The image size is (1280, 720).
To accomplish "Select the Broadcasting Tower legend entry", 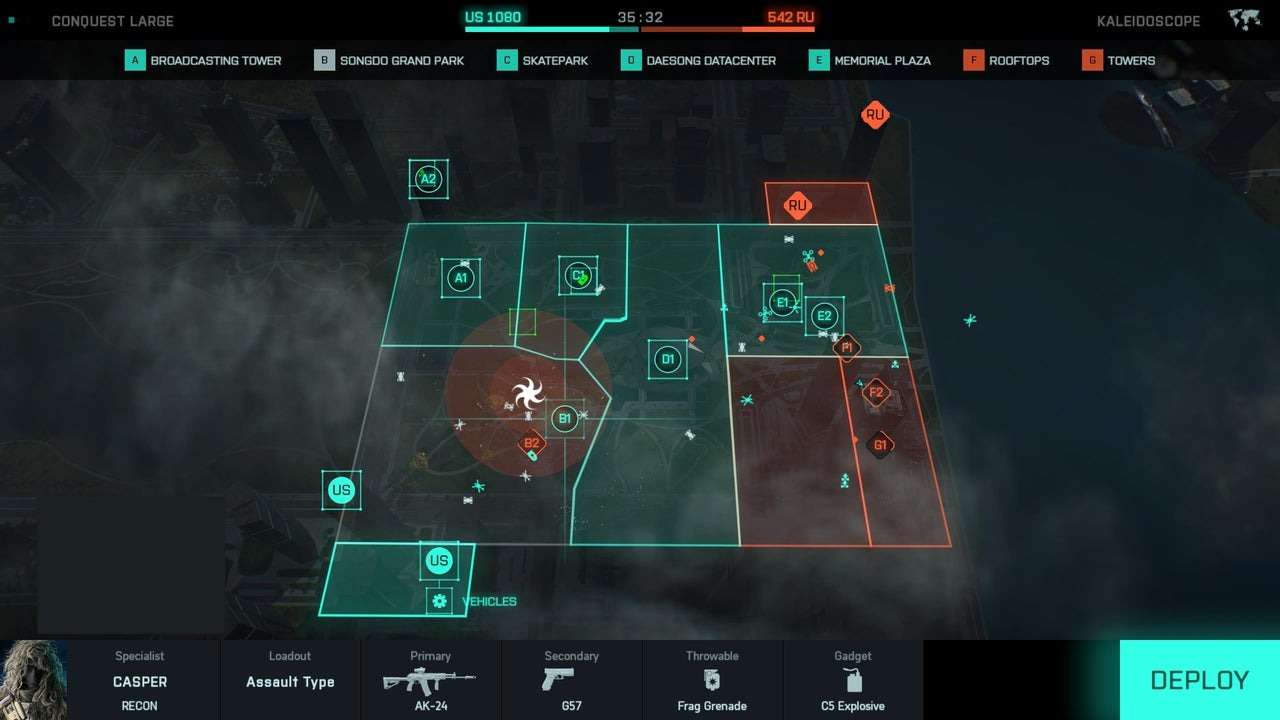I will (x=204, y=60).
